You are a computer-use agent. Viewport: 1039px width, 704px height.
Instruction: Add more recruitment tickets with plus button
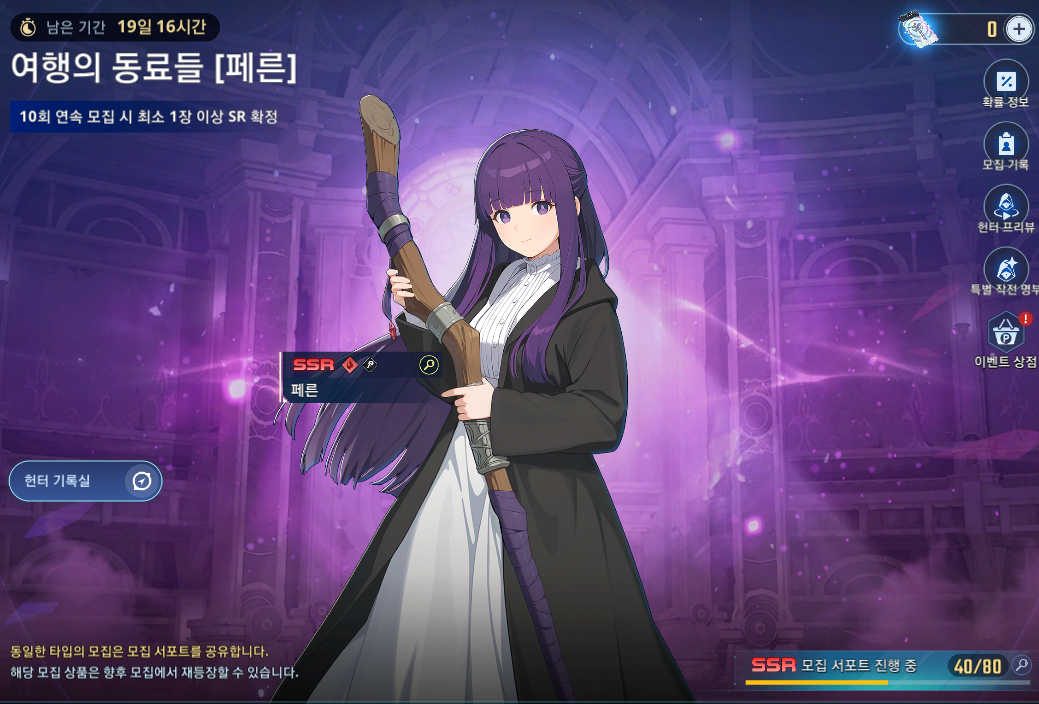(x=1018, y=28)
